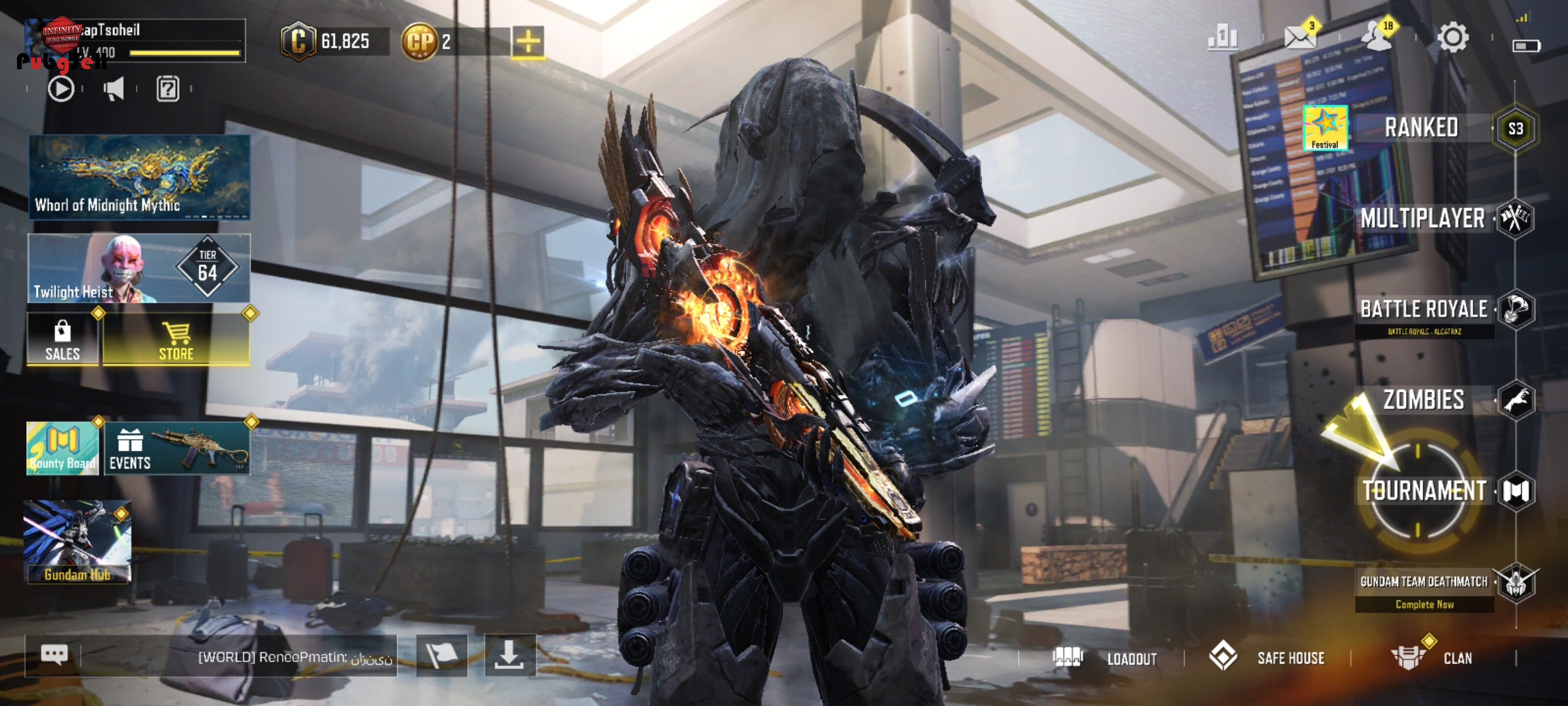View the leaderboard icon
Image resolution: width=1568 pixels, height=706 pixels.
pyautogui.click(x=1222, y=38)
